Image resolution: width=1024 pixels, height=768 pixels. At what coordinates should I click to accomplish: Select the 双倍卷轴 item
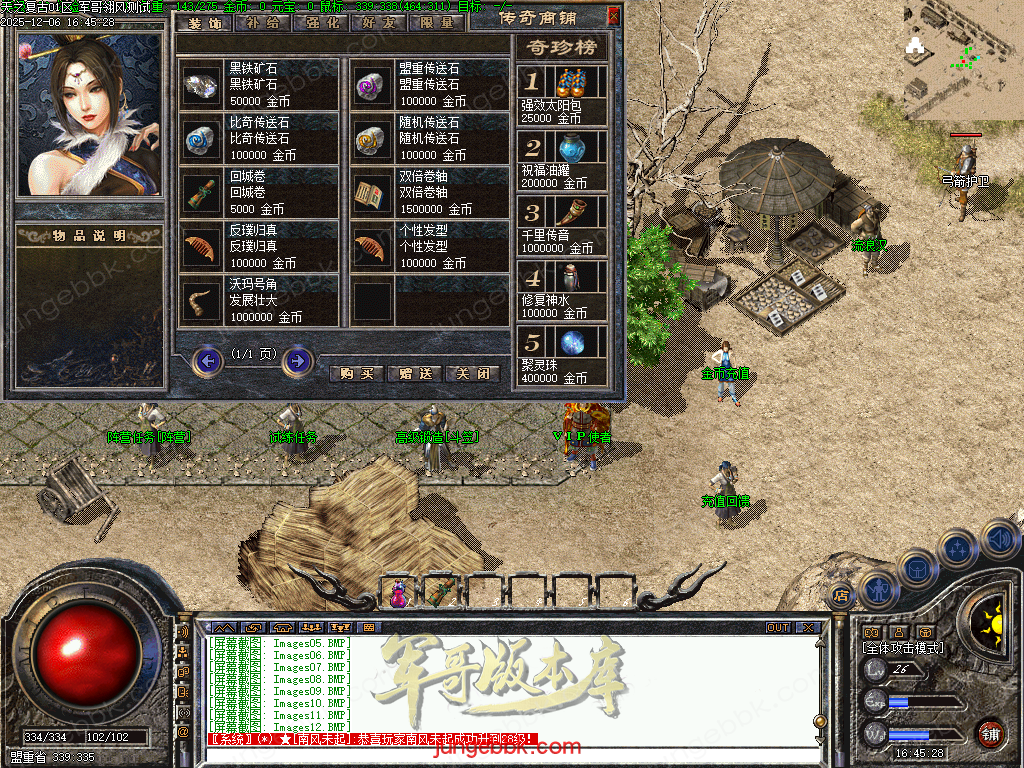[x=373, y=193]
